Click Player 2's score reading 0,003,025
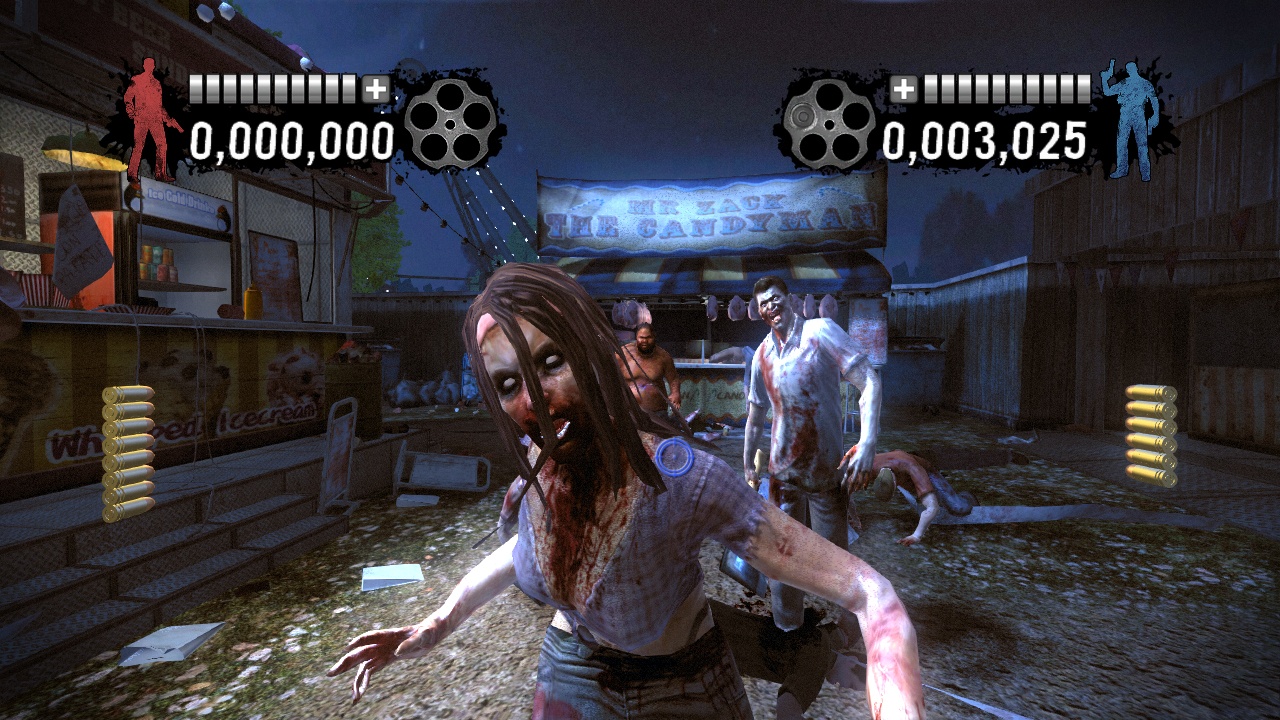This screenshot has height=720, width=1280. tap(984, 141)
